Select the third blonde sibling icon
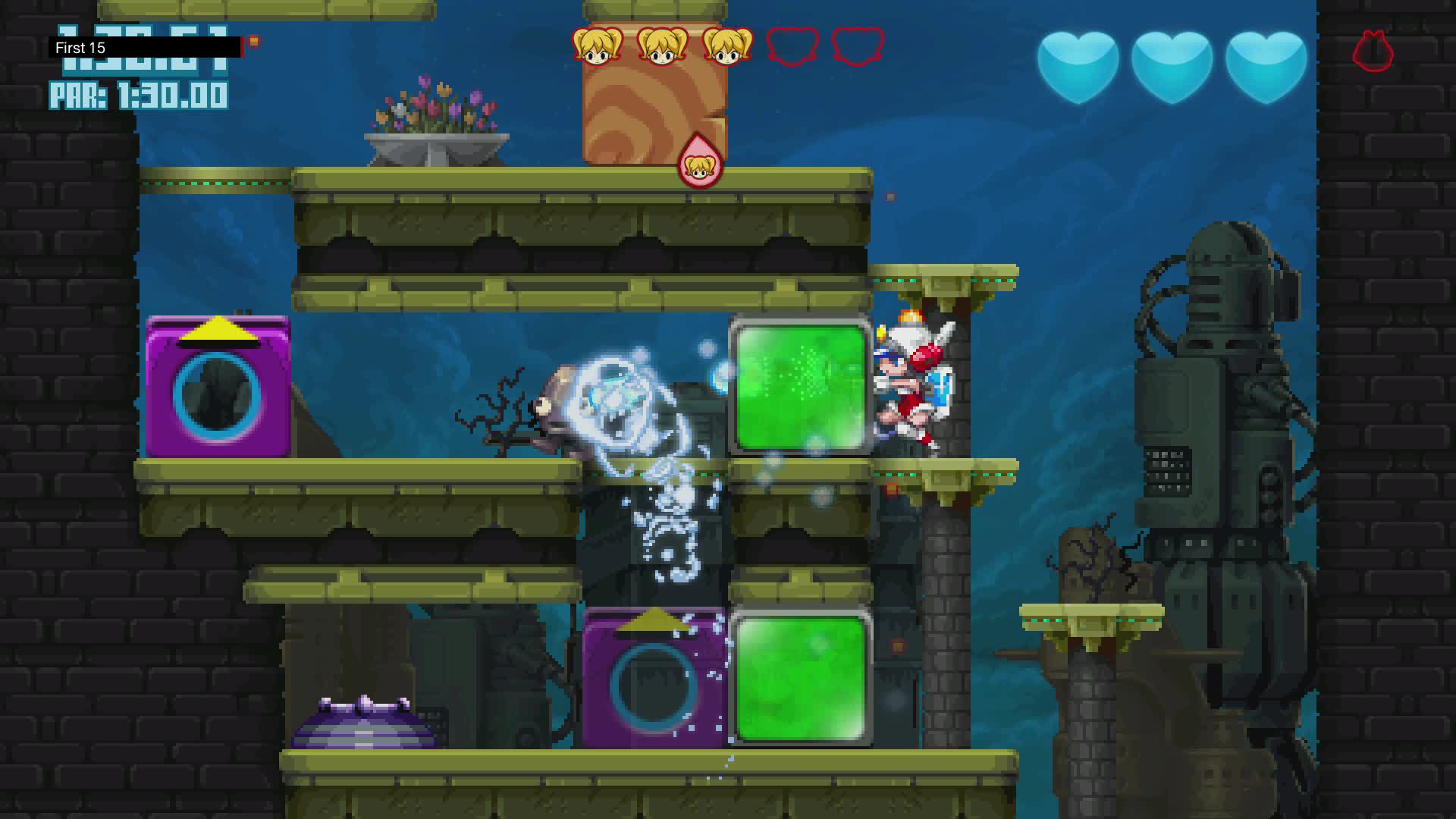The width and height of the screenshot is (1456, 819). [727, 47]
